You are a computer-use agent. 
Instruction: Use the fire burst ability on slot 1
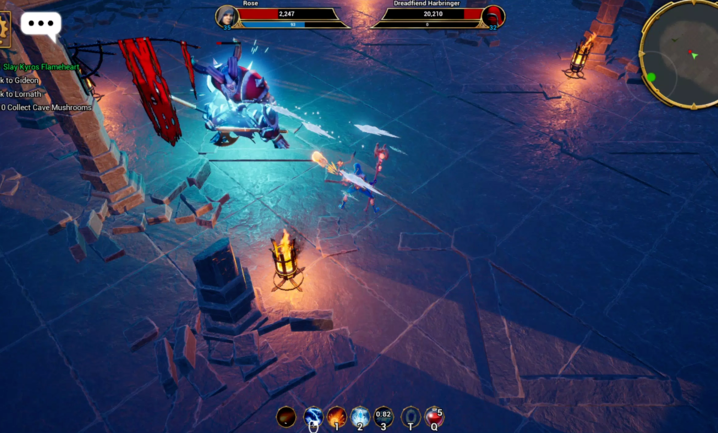coord(337,416)
